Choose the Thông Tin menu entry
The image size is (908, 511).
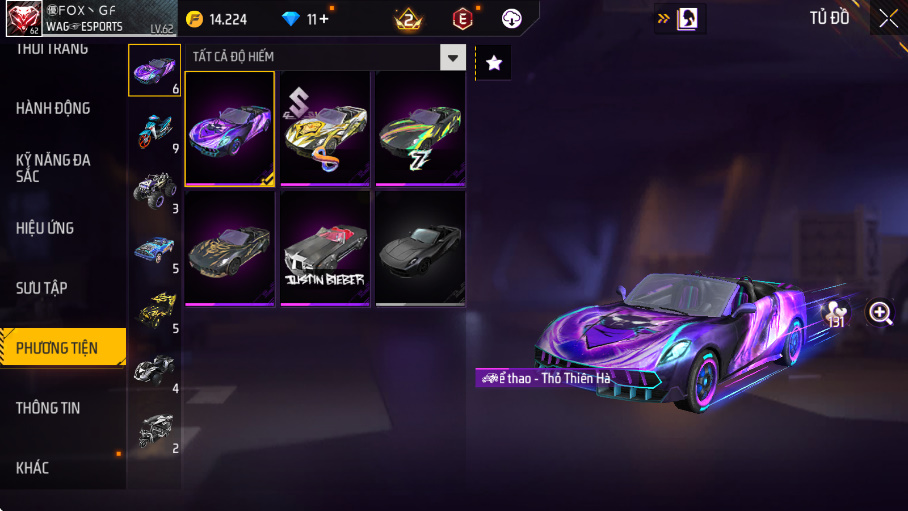pyautogui.click(x=48, y=408)
